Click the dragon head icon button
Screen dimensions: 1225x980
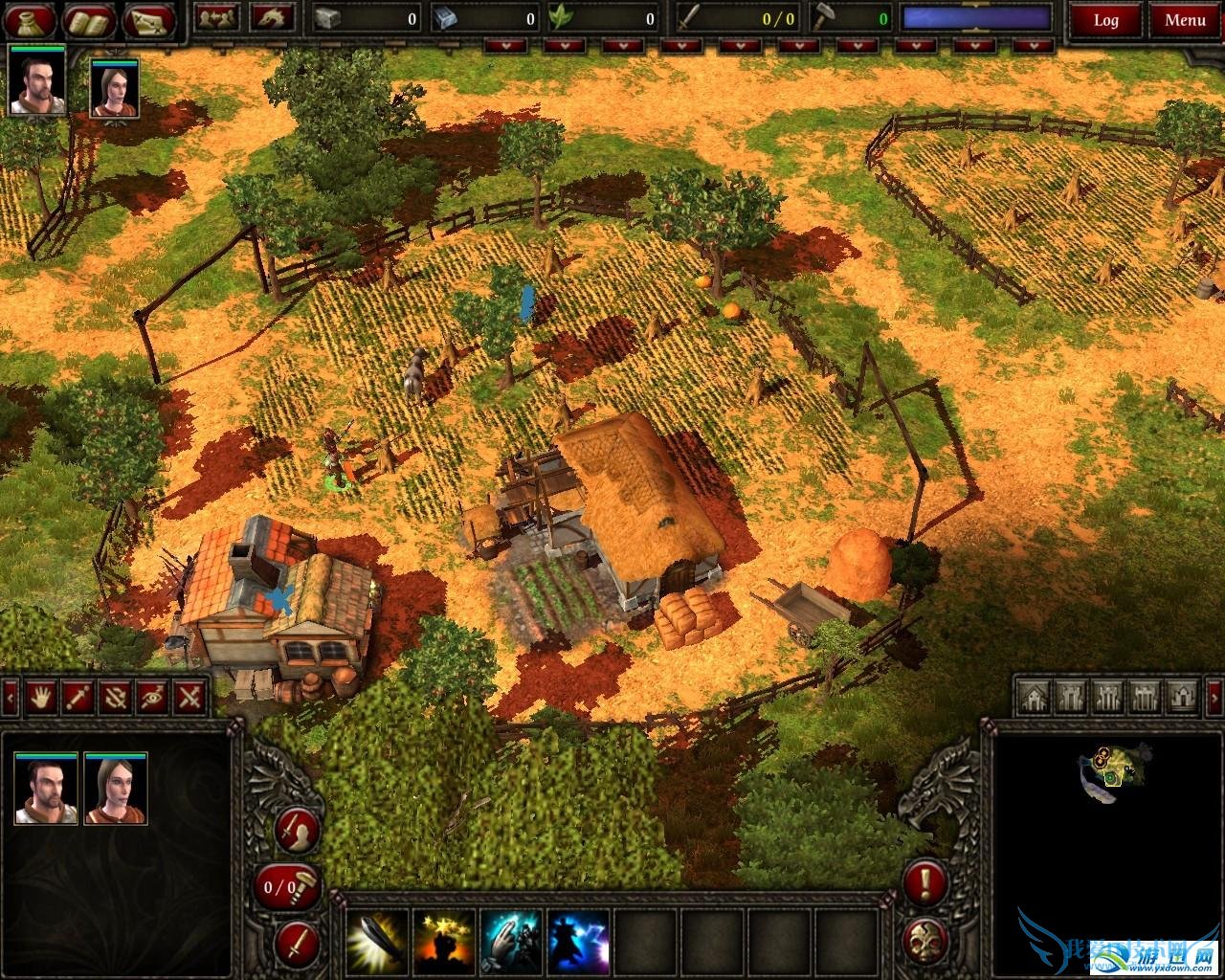272,17
